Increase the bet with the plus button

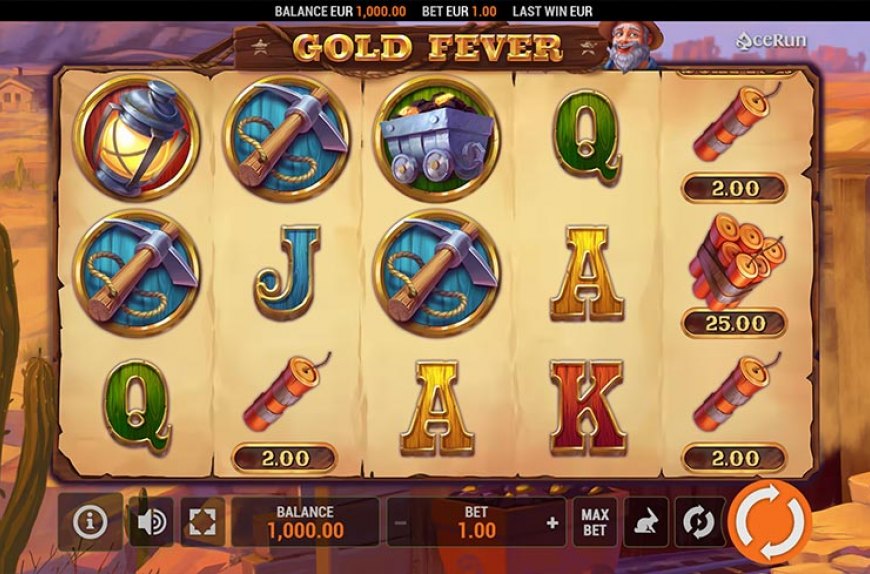[x=552, y=522]
